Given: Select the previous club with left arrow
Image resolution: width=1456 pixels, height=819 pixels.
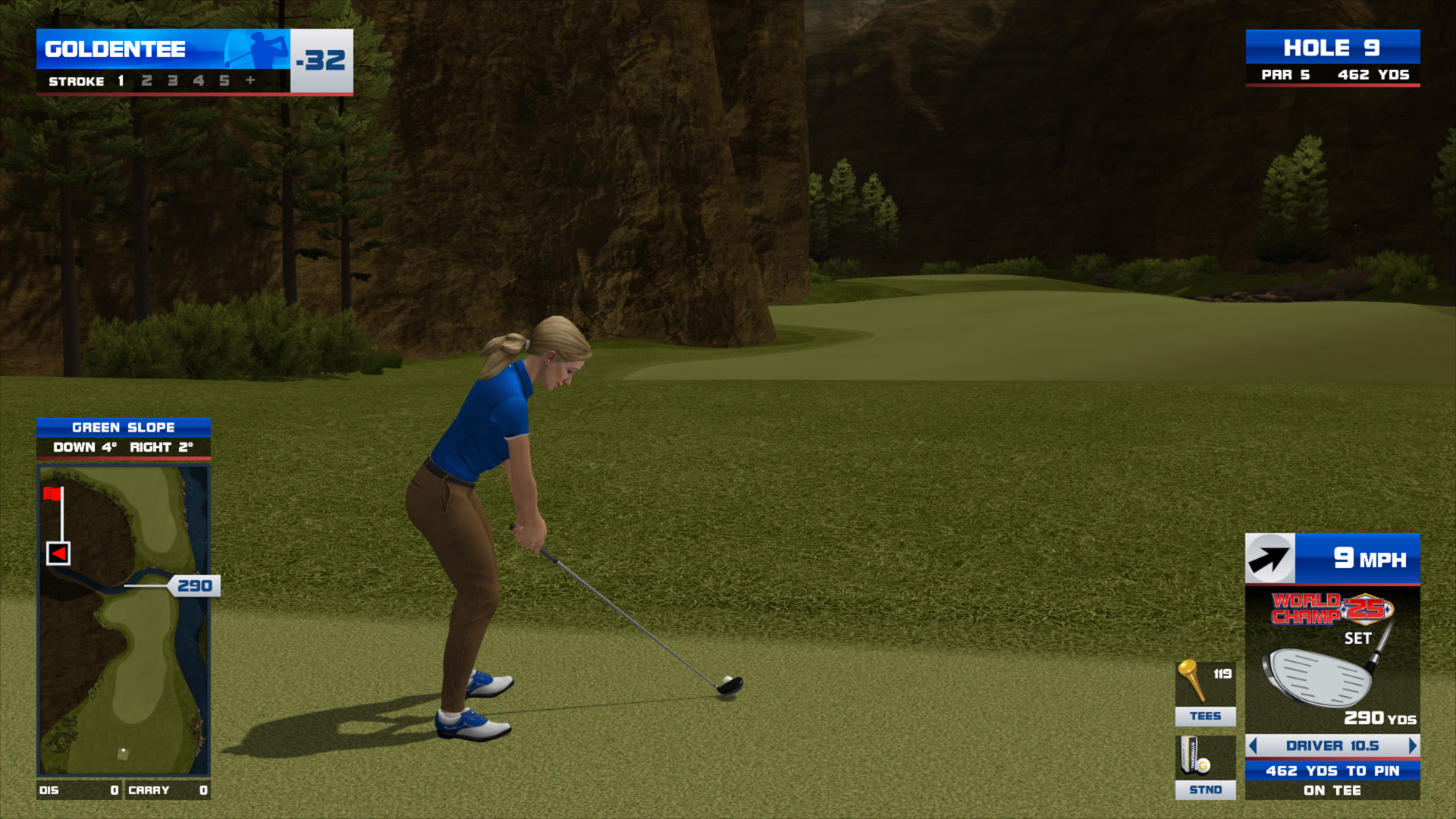Looking at the screenshot, I should click(x=1253, y=745).
